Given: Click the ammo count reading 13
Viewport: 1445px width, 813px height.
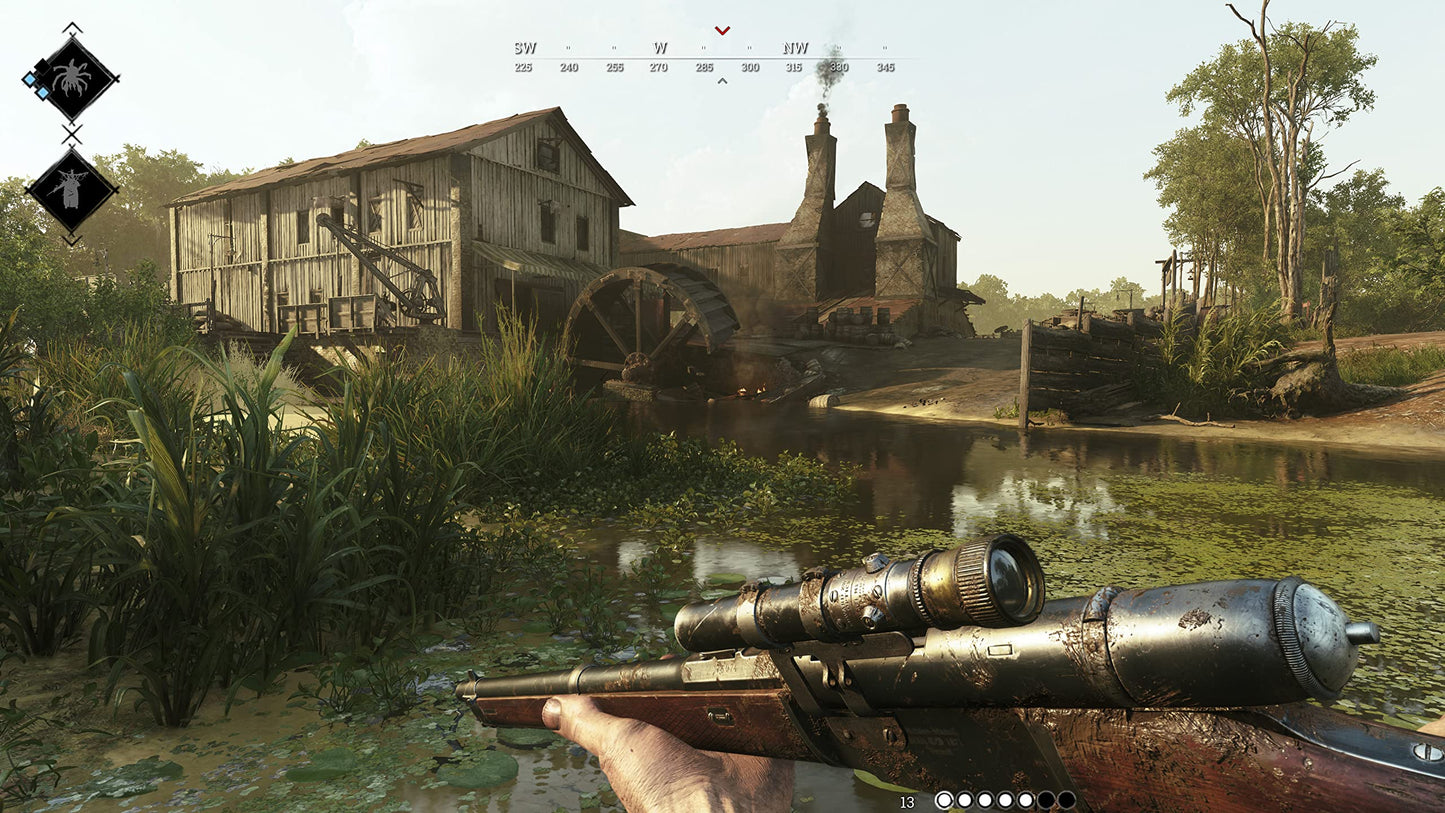Looking at the screenshot, I should 907,800.
